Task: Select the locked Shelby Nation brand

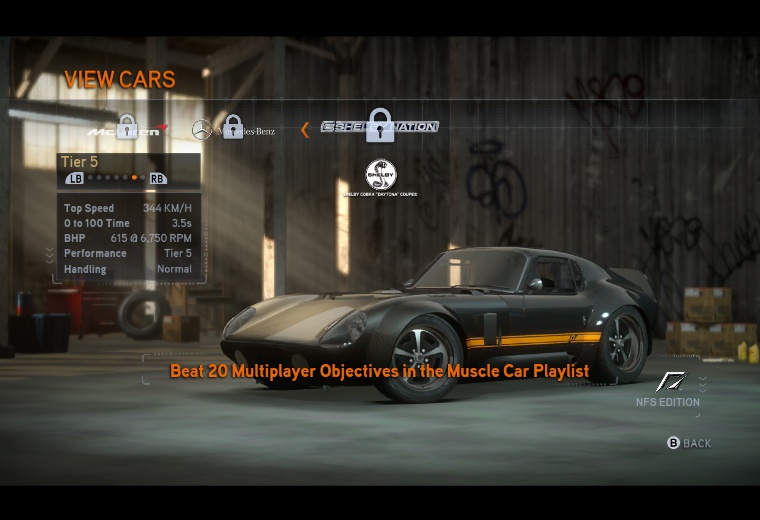Action: (x=380, y=127)
